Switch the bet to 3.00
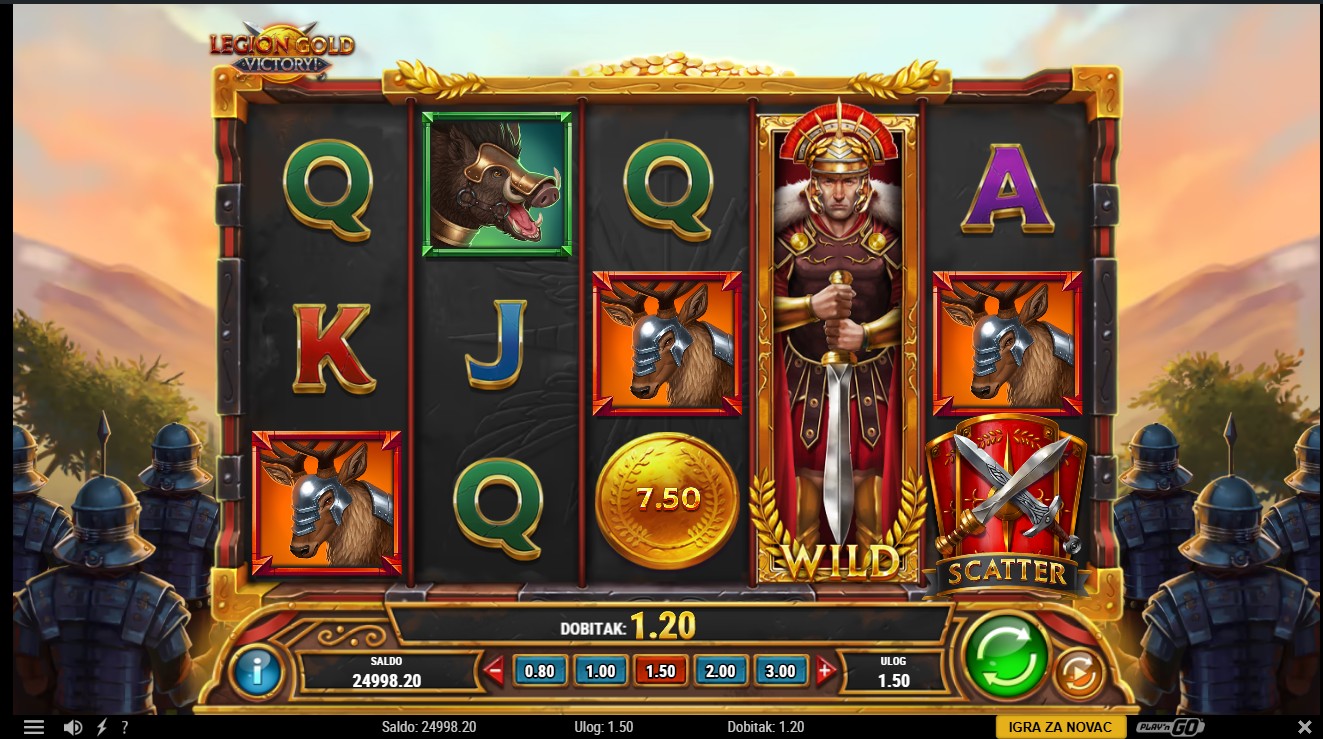The image size is (1323, 739). pyautogui.click(x=781, y=671)
